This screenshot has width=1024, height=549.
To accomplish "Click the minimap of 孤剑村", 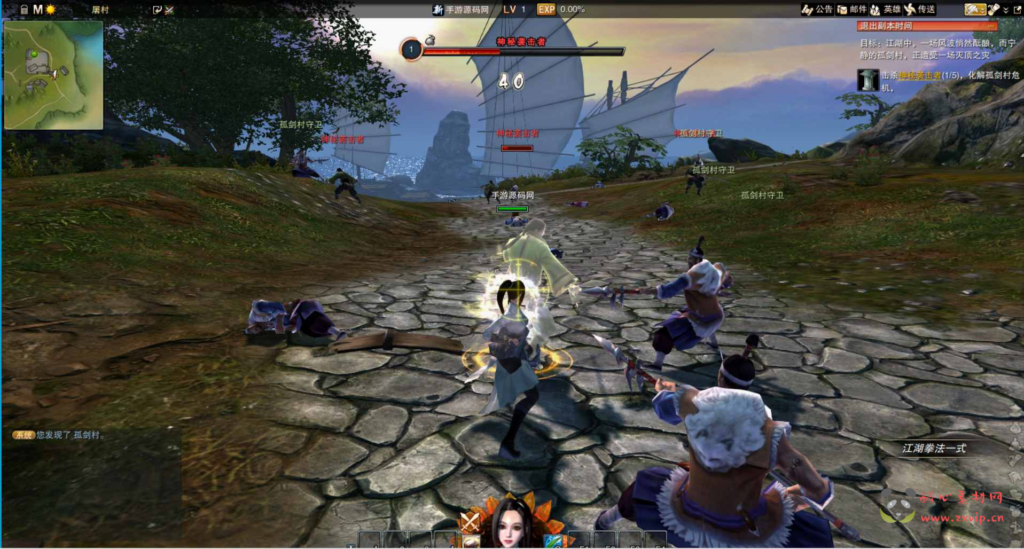I will point(53,75).
